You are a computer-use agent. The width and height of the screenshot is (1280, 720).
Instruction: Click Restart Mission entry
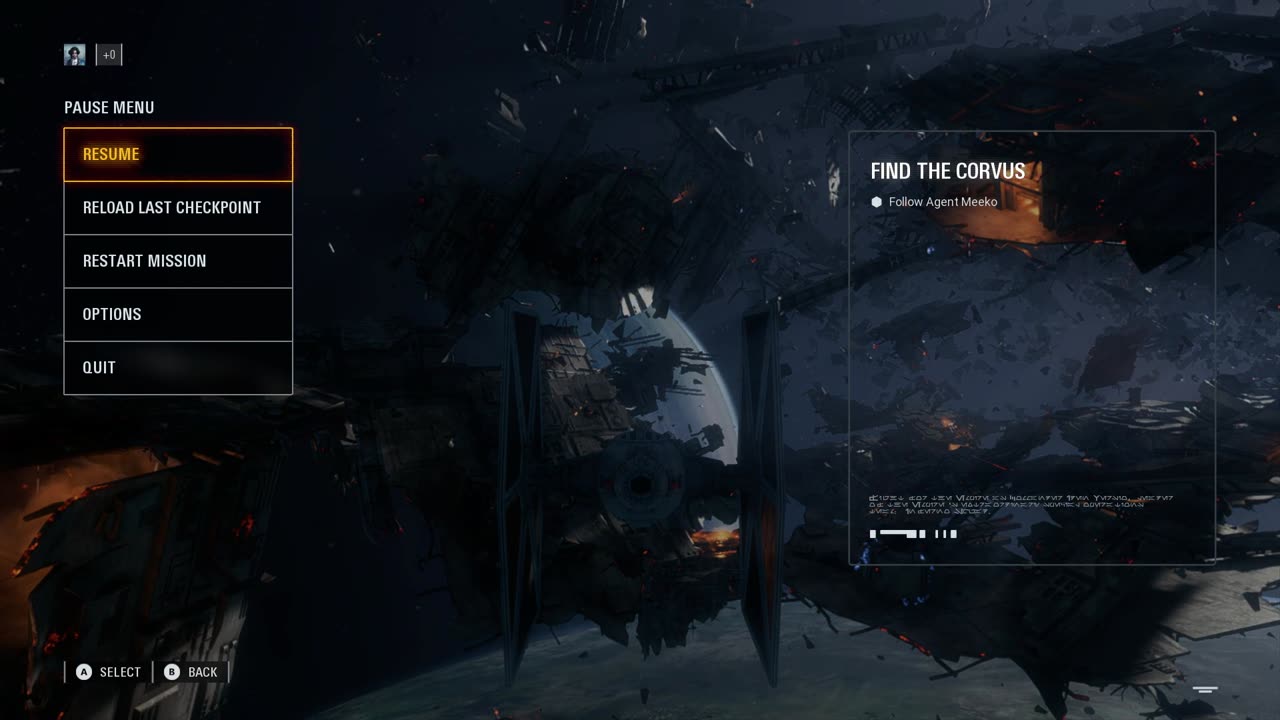pyautogui.click(x=178, y=261)
